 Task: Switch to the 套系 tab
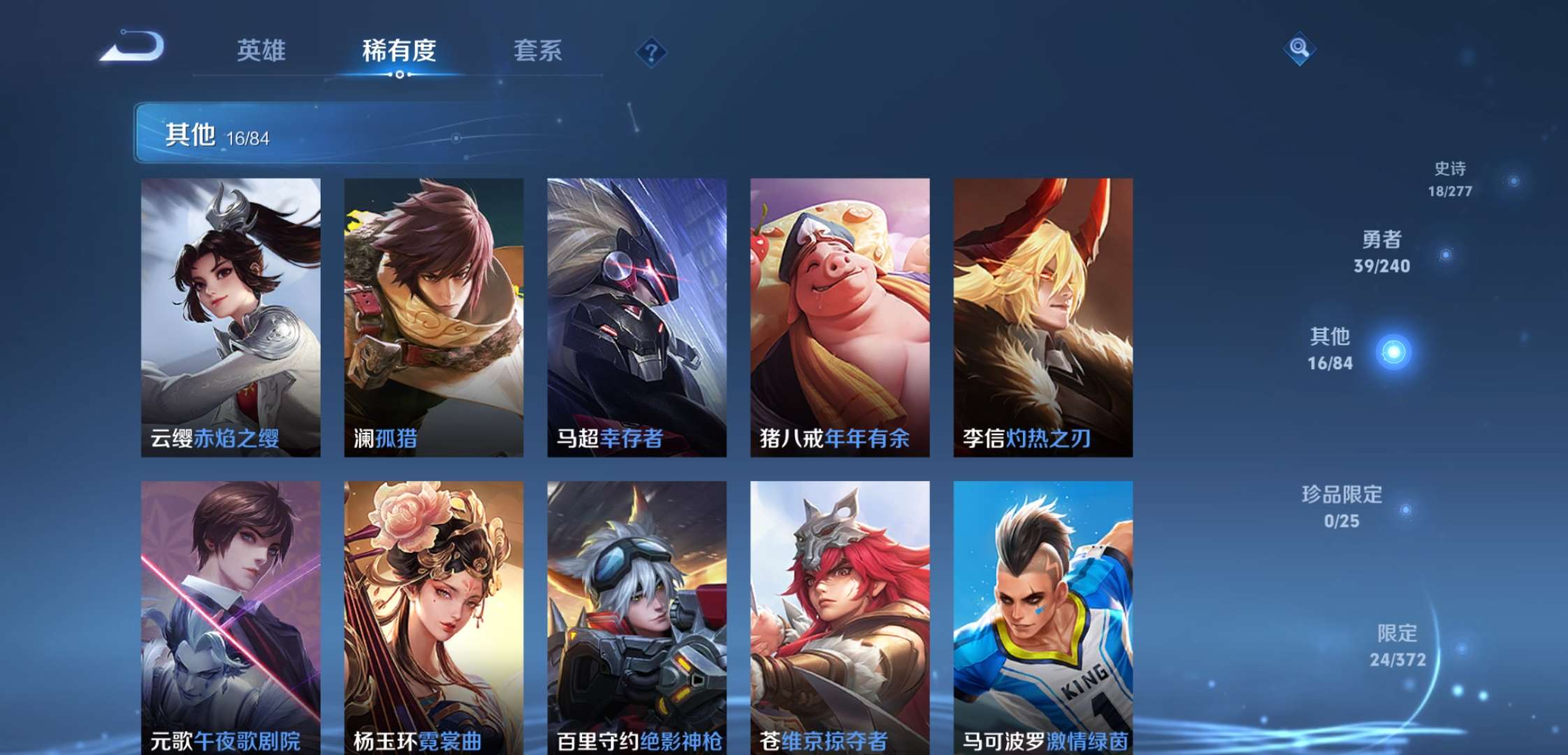click(539, 50)
